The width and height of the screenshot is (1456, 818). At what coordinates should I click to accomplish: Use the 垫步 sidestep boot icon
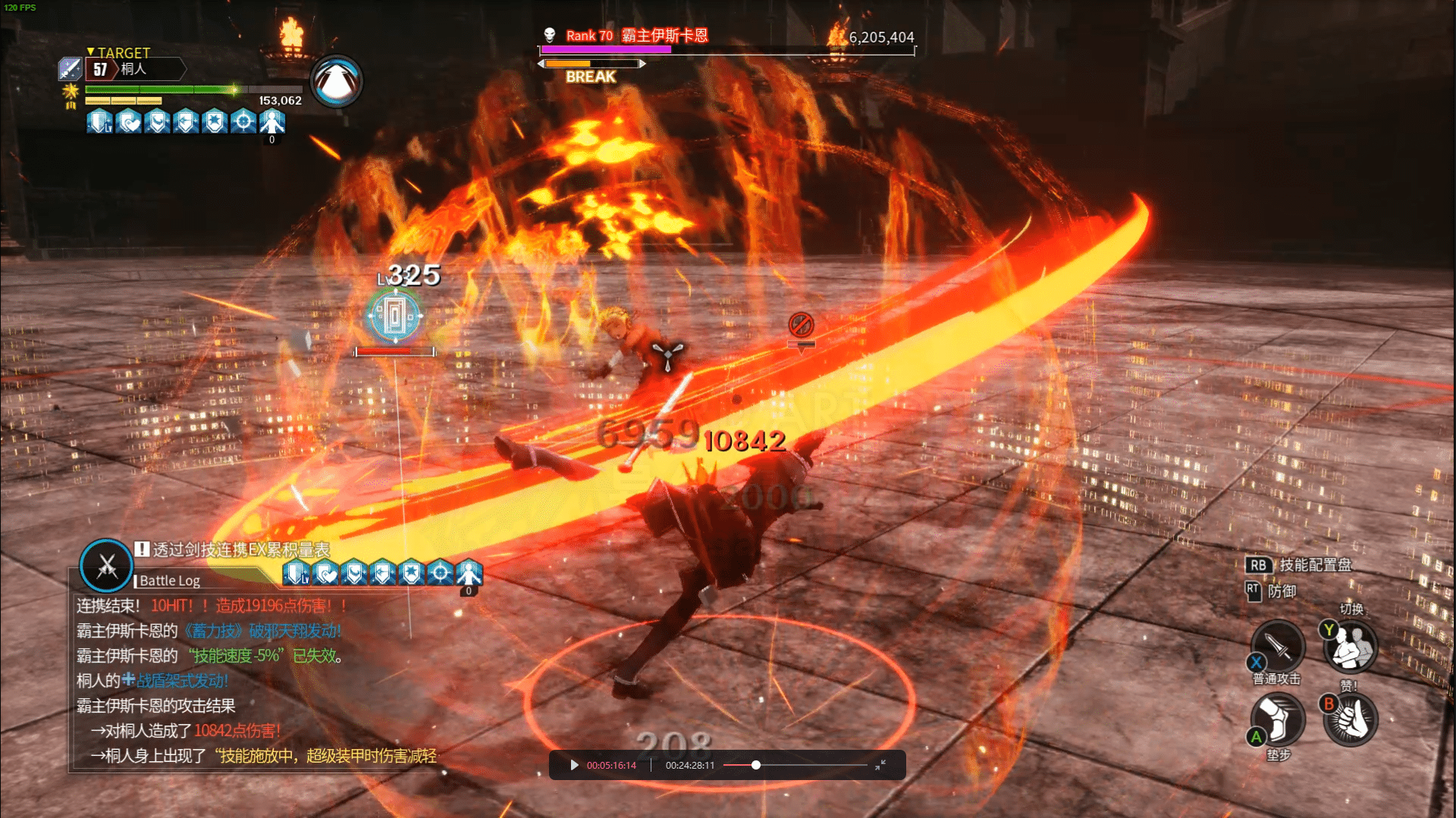1278,719
